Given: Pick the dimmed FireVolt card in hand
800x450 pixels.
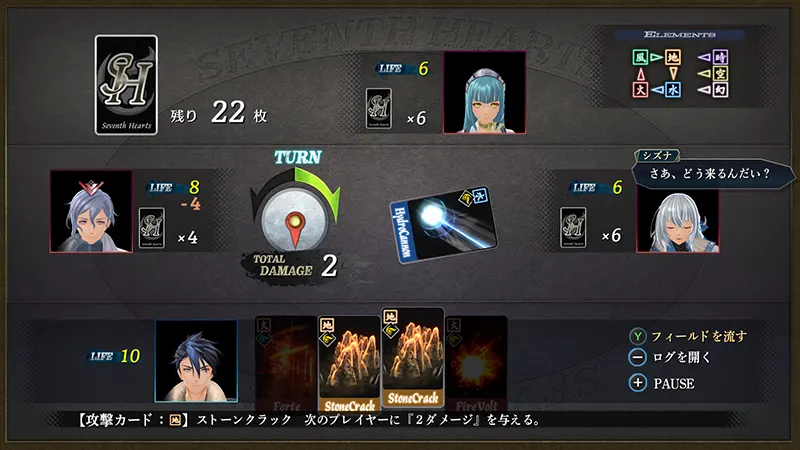Looking at the screenshot, I should tap(475, 360).
